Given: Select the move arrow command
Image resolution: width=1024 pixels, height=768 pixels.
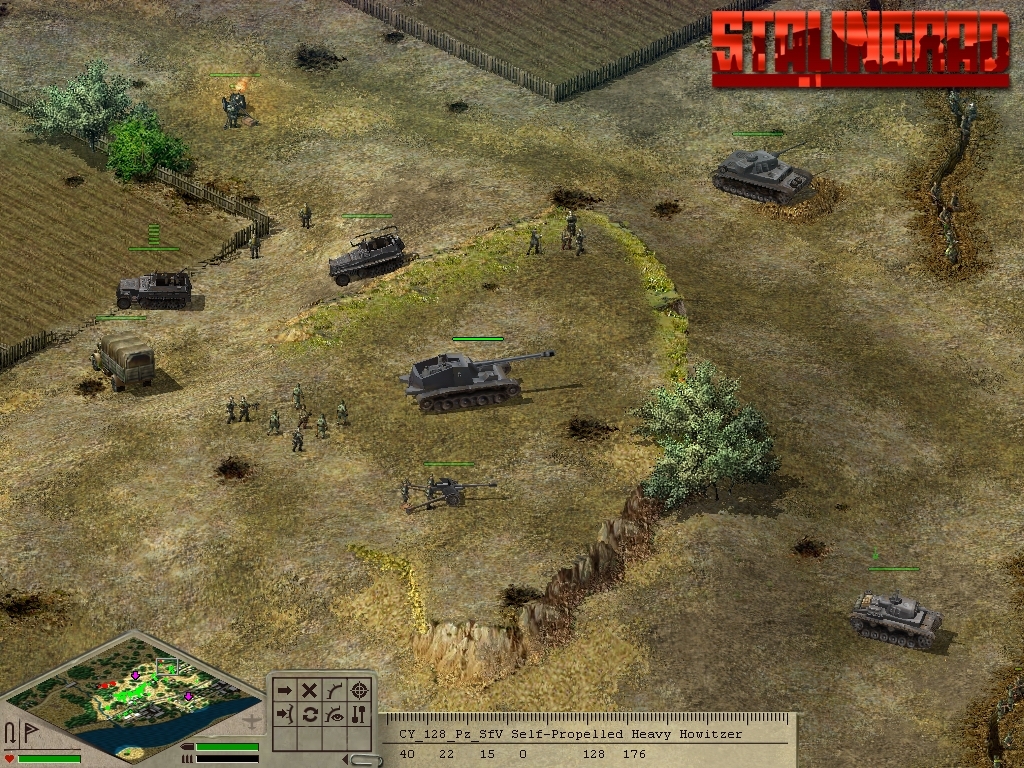Looking at the screenshot, I should click(x=285, y=690).
